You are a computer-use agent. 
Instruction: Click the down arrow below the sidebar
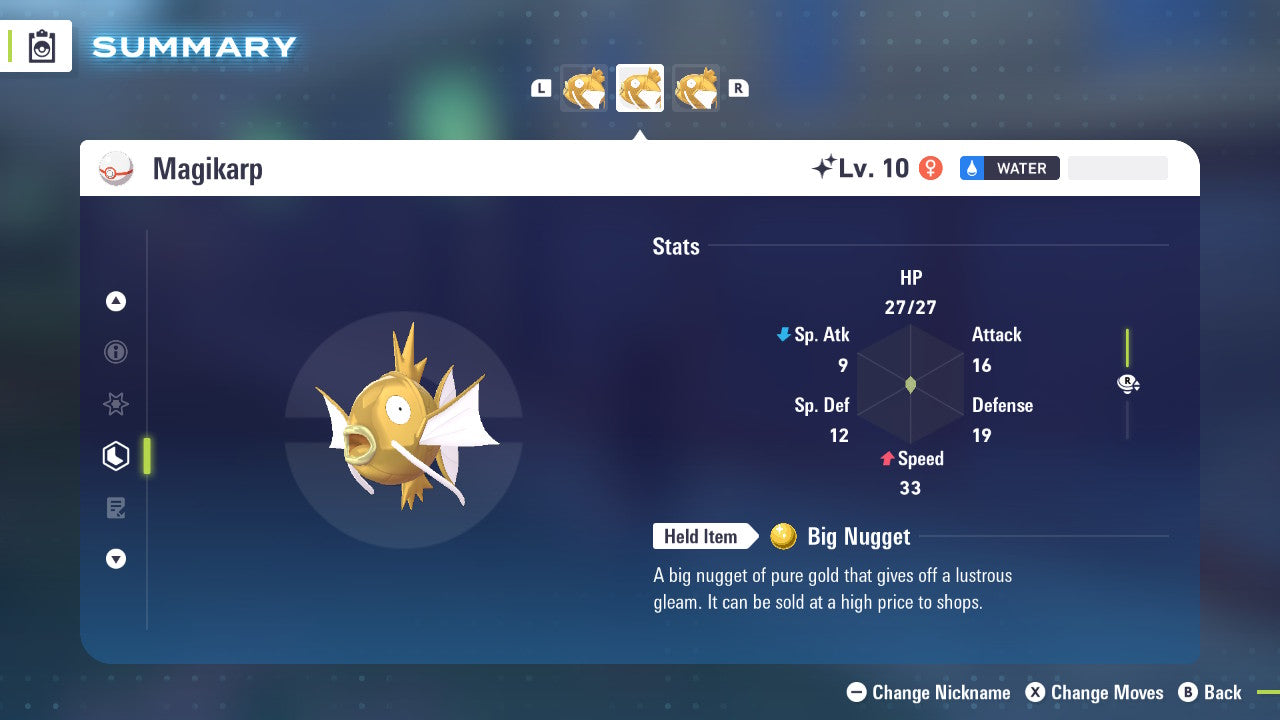point(116,559)
